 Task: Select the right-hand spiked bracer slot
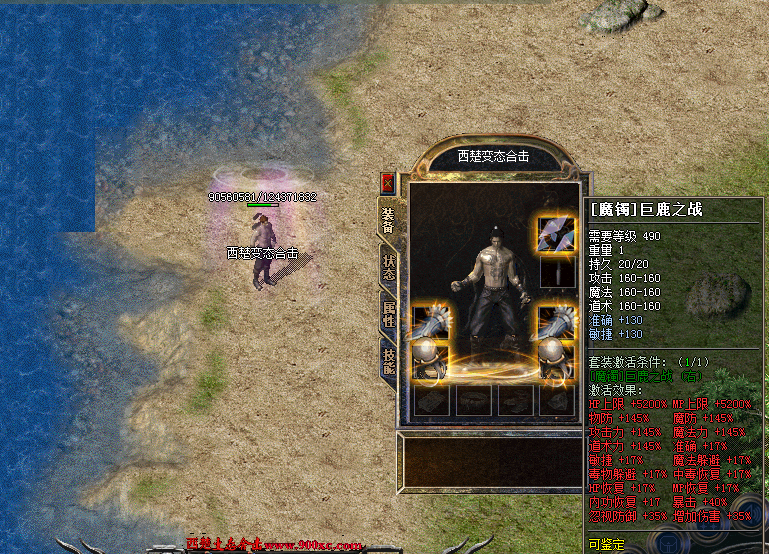555,322
